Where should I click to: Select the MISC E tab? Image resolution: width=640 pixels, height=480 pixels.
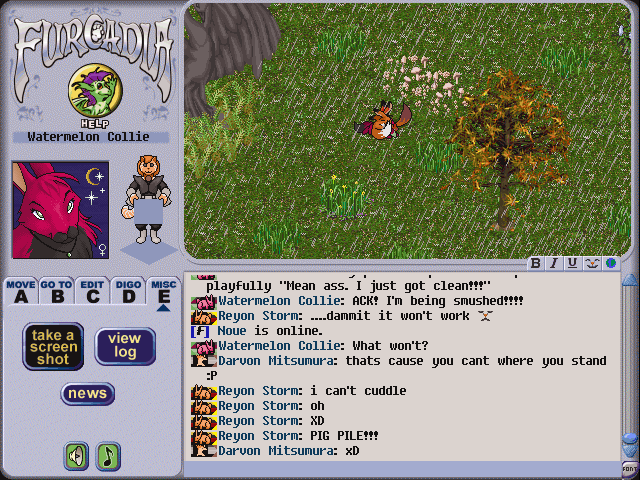tap(163, 291)
